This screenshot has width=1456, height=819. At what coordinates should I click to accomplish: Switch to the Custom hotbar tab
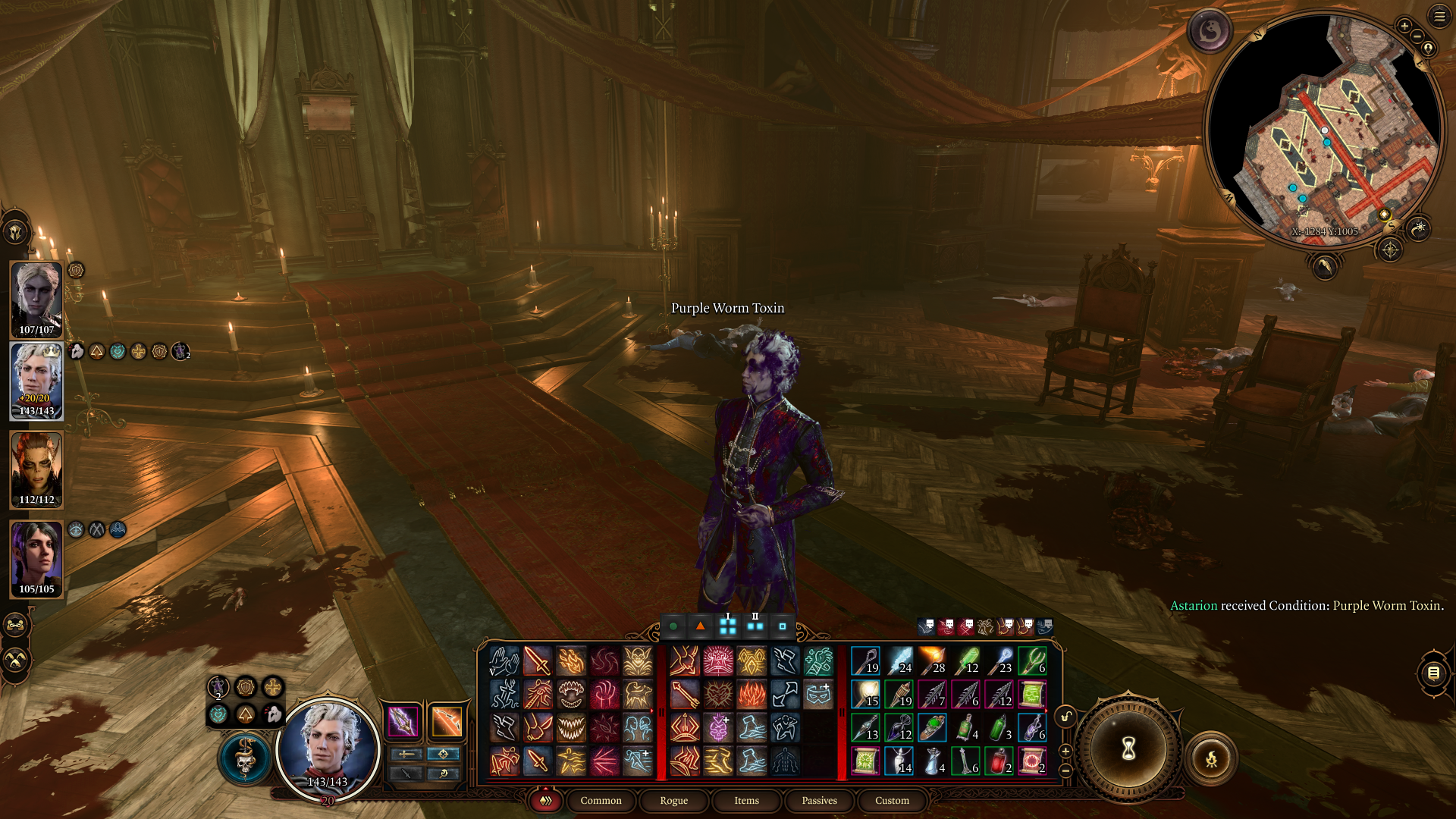coord(892,800)
